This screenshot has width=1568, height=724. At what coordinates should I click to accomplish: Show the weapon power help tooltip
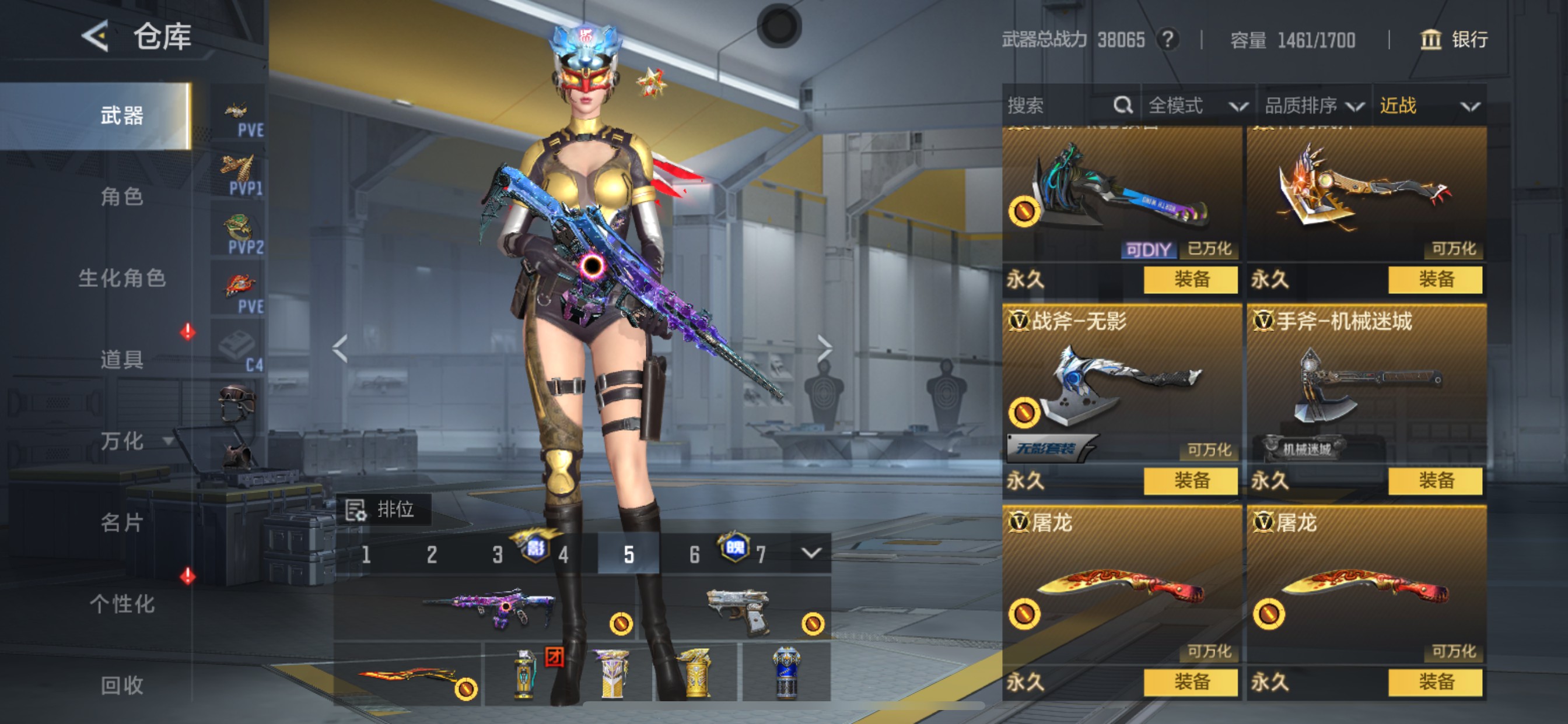tap(1167, 40)
